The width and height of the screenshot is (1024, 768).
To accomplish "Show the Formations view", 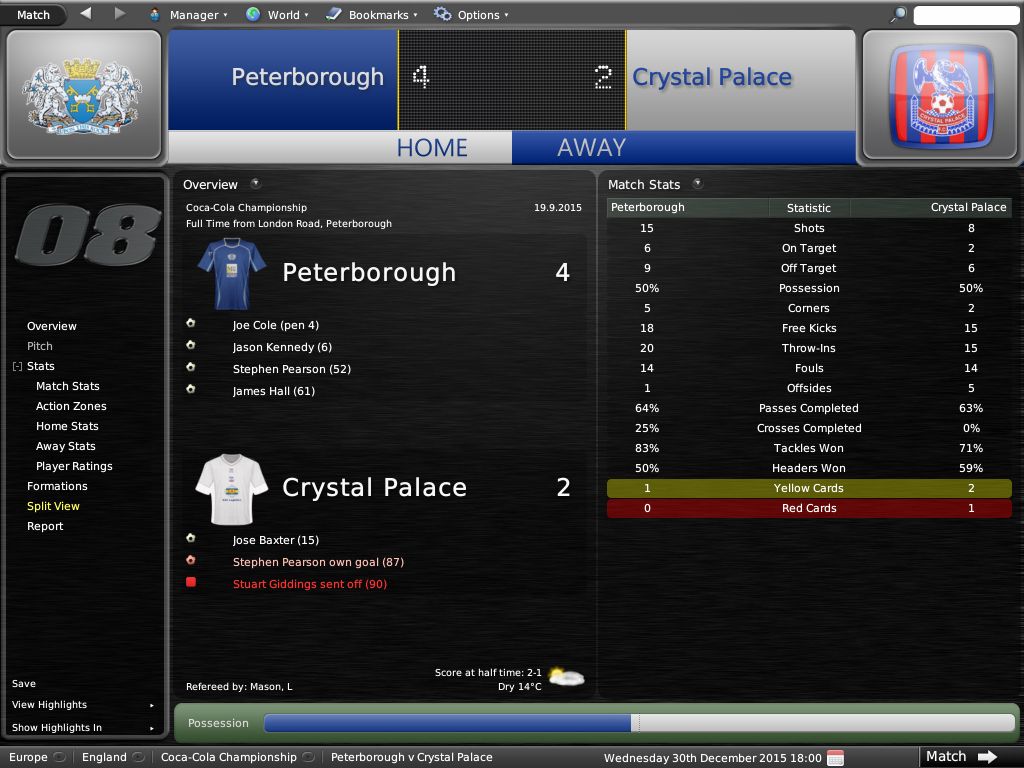I will 57,486.
